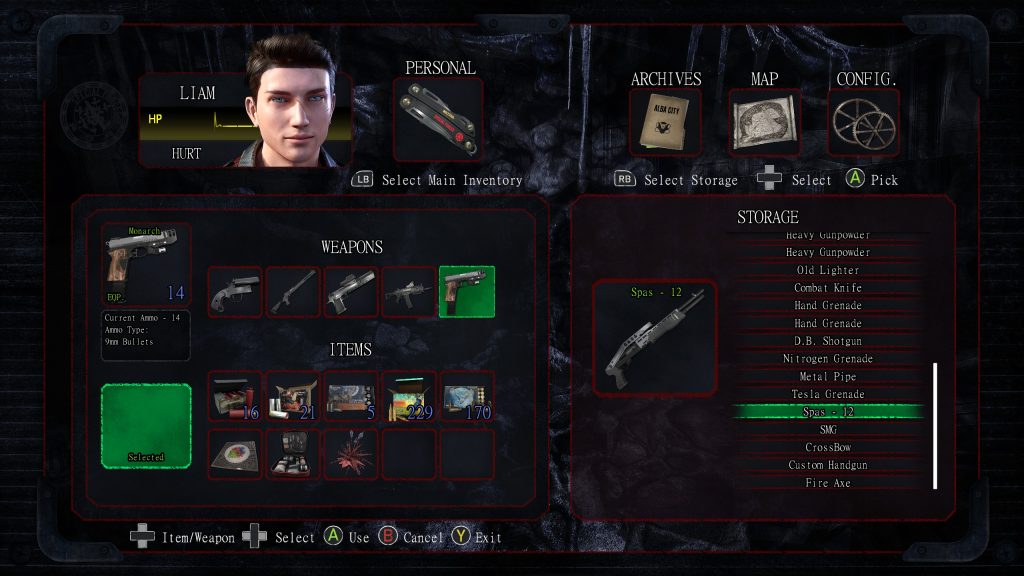Viewport: 1024px width, 576px height.
Task: Open the Map icon
Action: (x=764, y=124)
